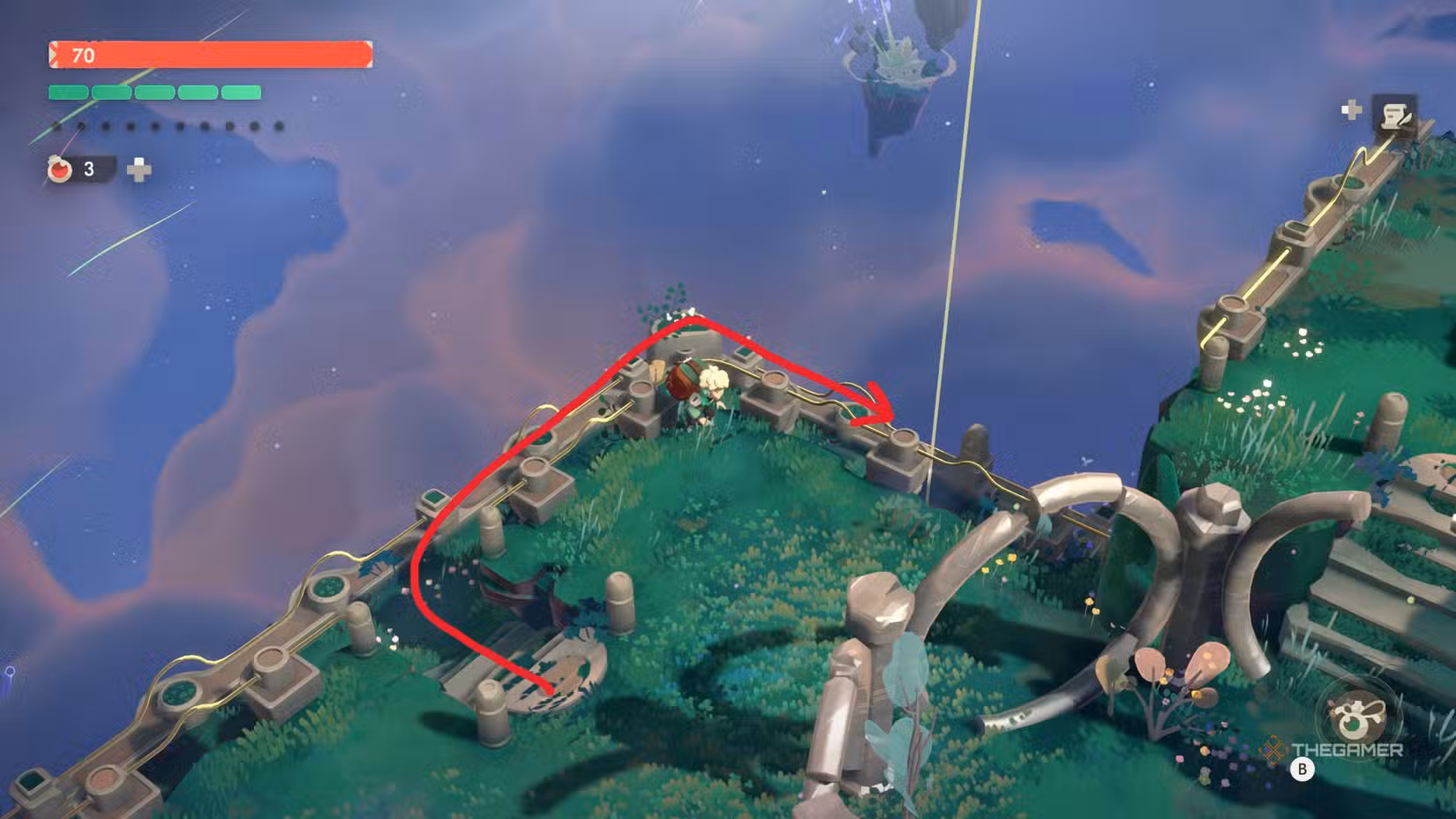Screen dimensions: 1456x819
Task: Click the number 3 on the item counter
Action: click(87, 169)
